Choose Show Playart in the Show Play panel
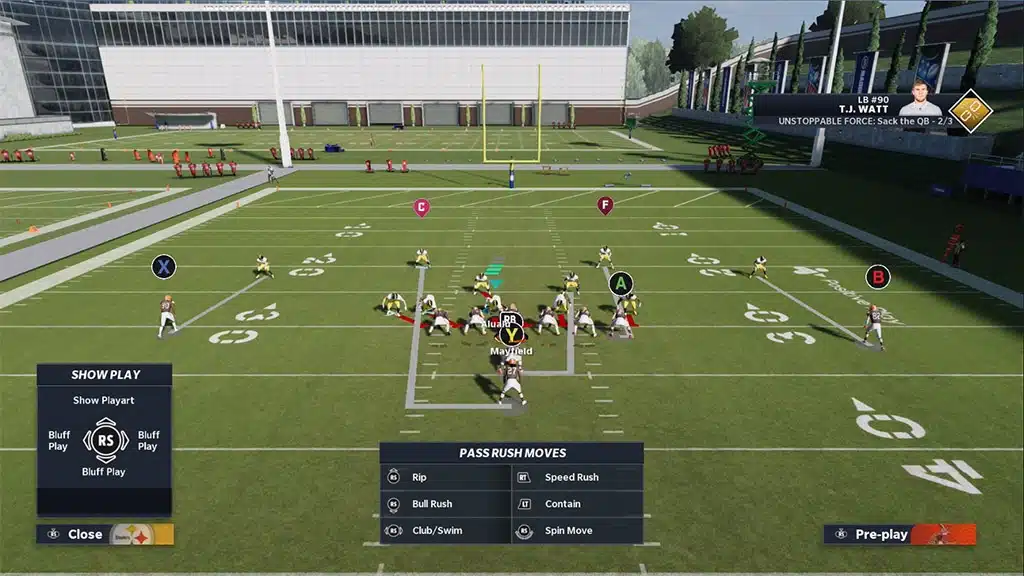Image resolution: width=1024 pixels, height=576 pixels. coord(104,400)
